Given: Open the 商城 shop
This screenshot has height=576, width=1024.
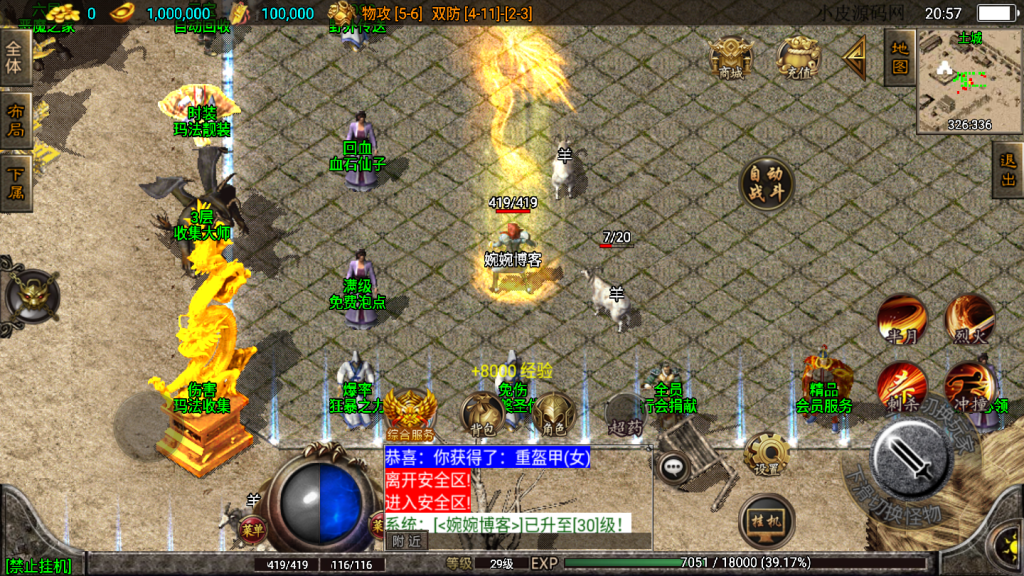Looking at the screenshot, I should click(731, 58).
